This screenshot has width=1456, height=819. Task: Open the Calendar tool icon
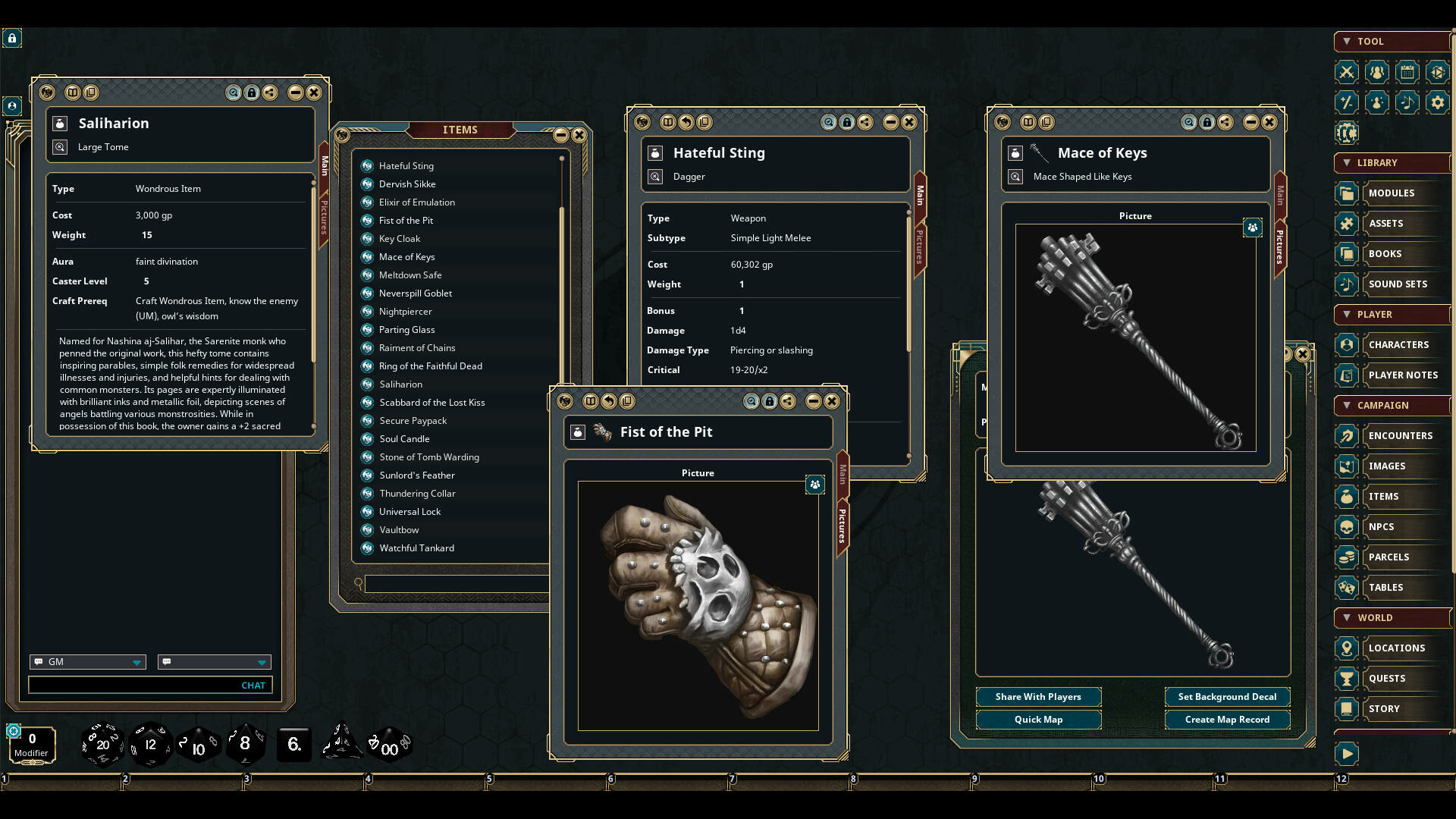pos(1407,72)
